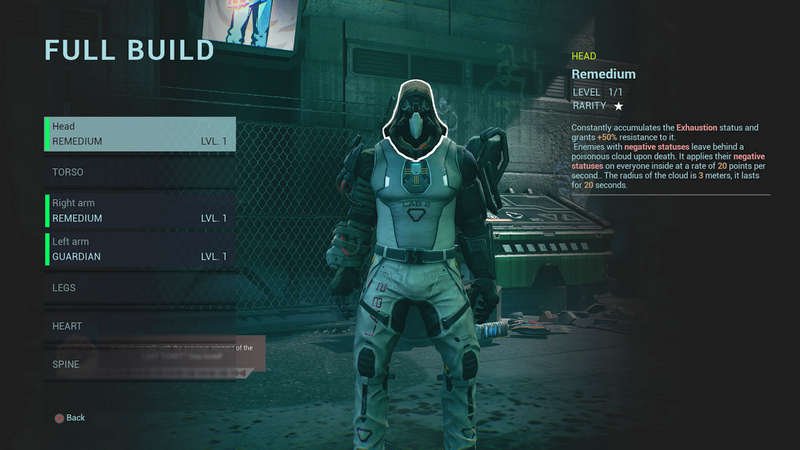Select the Spine slot entry
800x450 pixels.
click(140, 364)
